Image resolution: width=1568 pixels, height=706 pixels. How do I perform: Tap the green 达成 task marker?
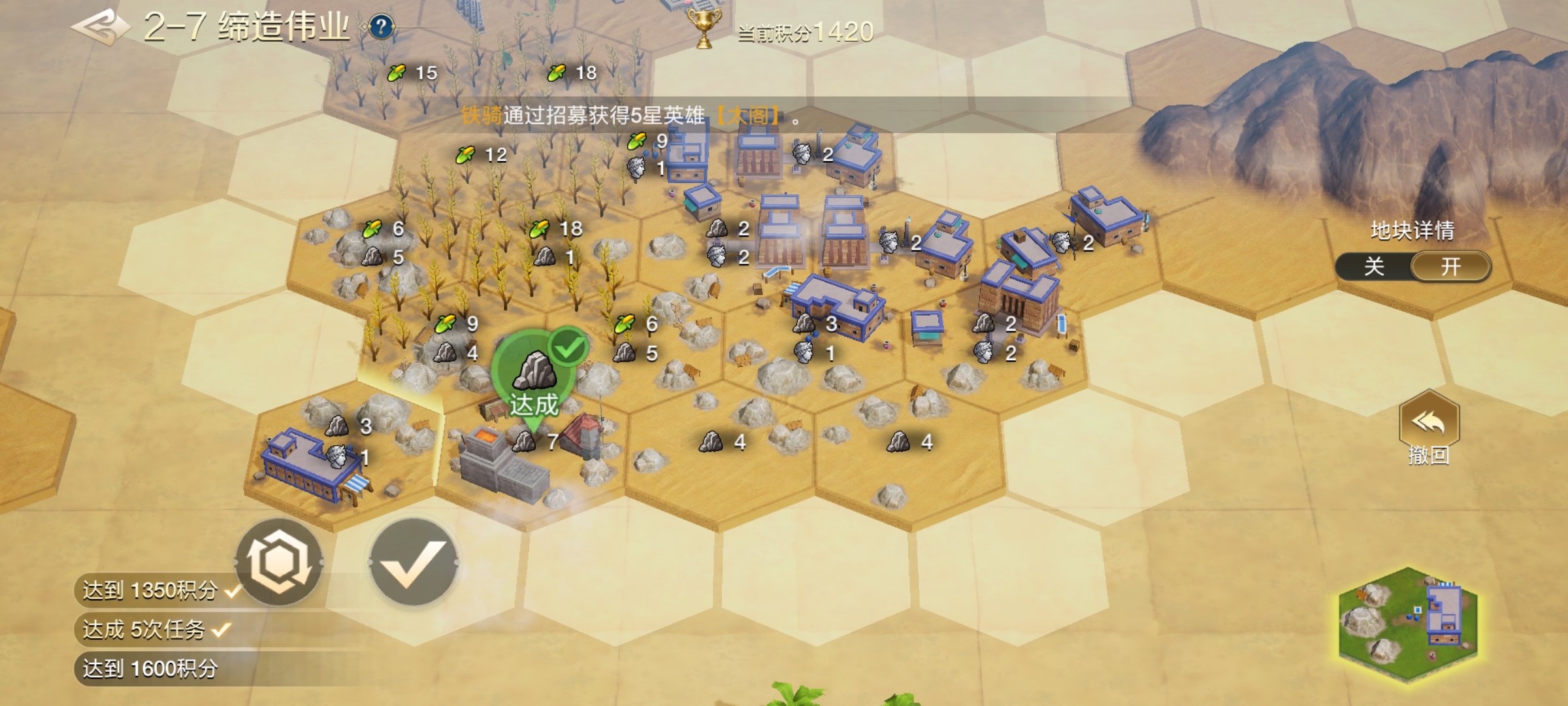[x=535, y=380]
